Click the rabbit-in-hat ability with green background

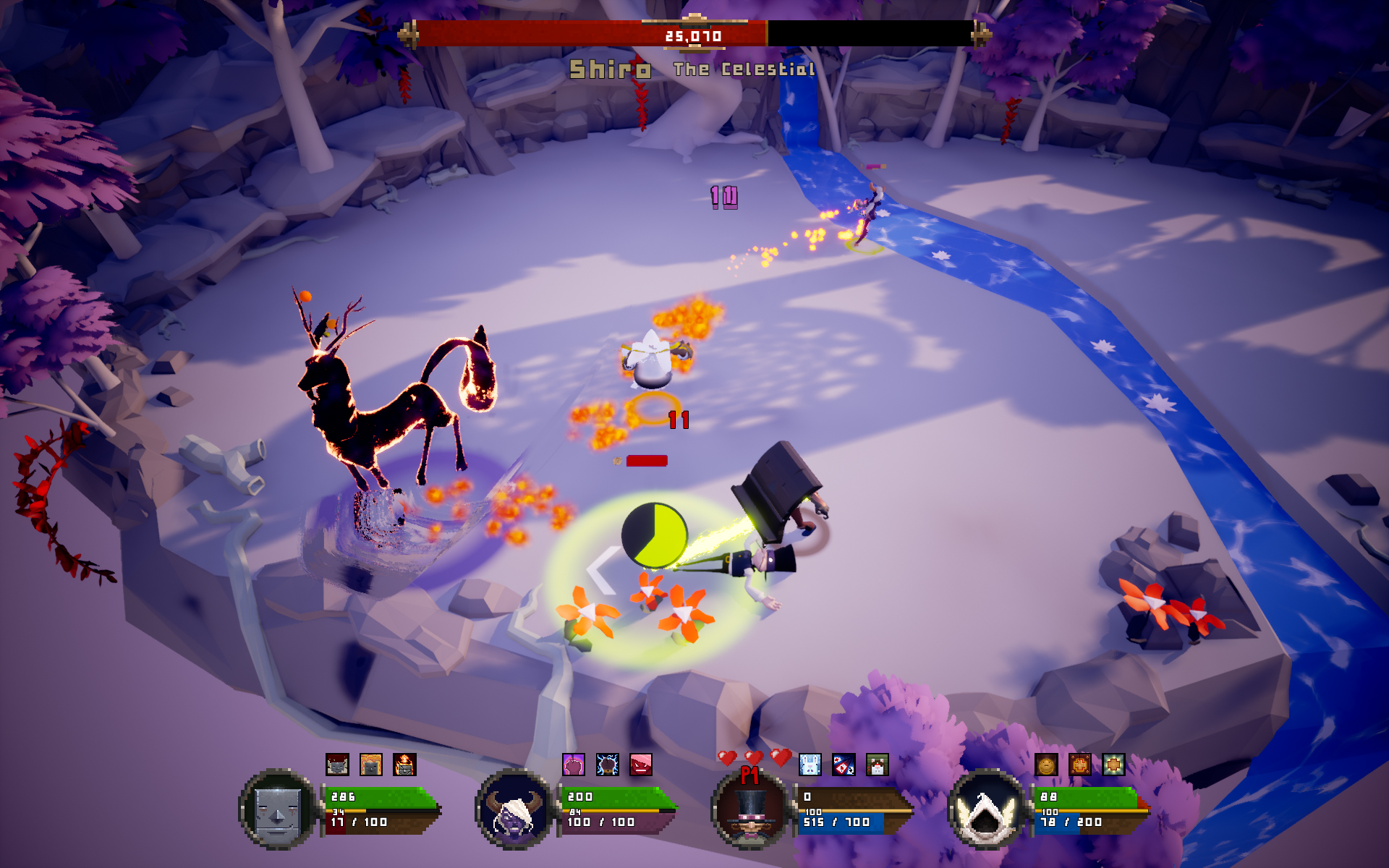[878, 765]
